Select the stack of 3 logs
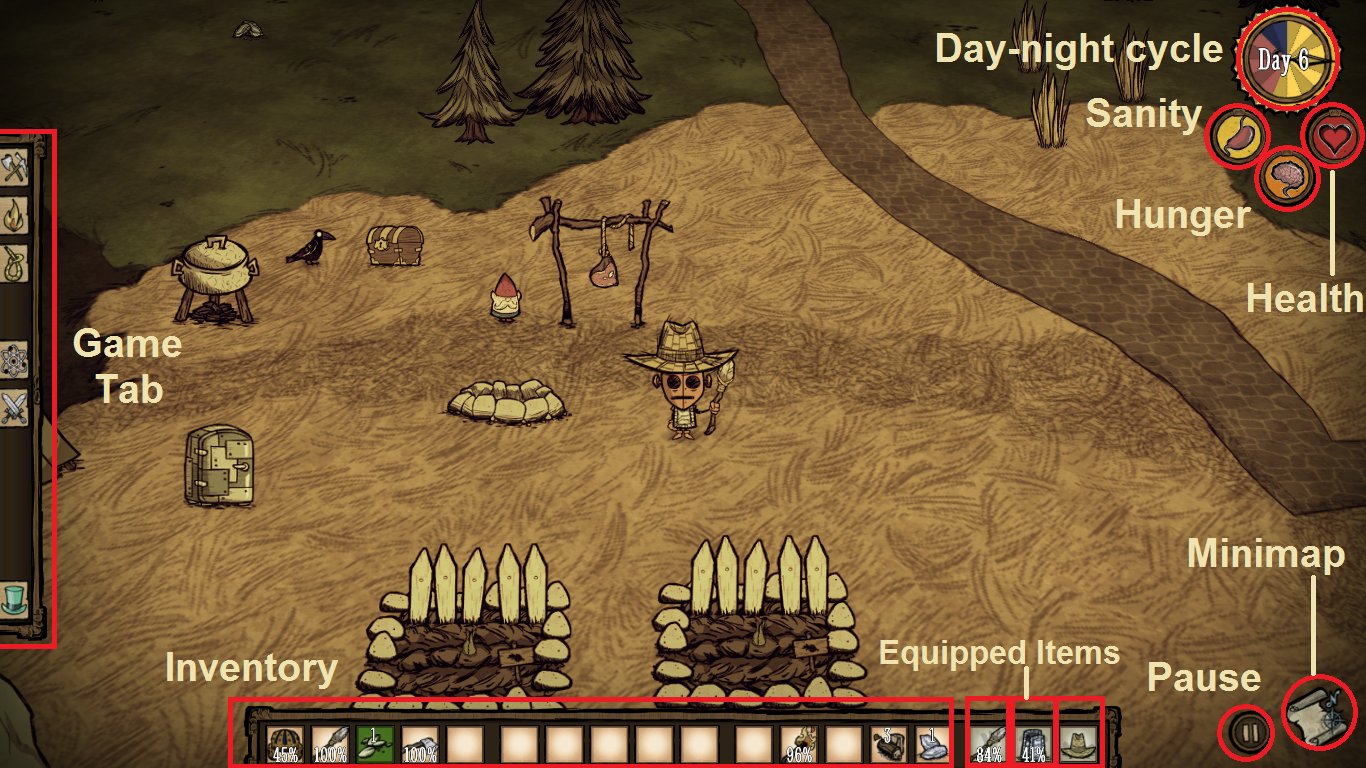This screenshot has height=768, width=1366. [x=888, y=745]
